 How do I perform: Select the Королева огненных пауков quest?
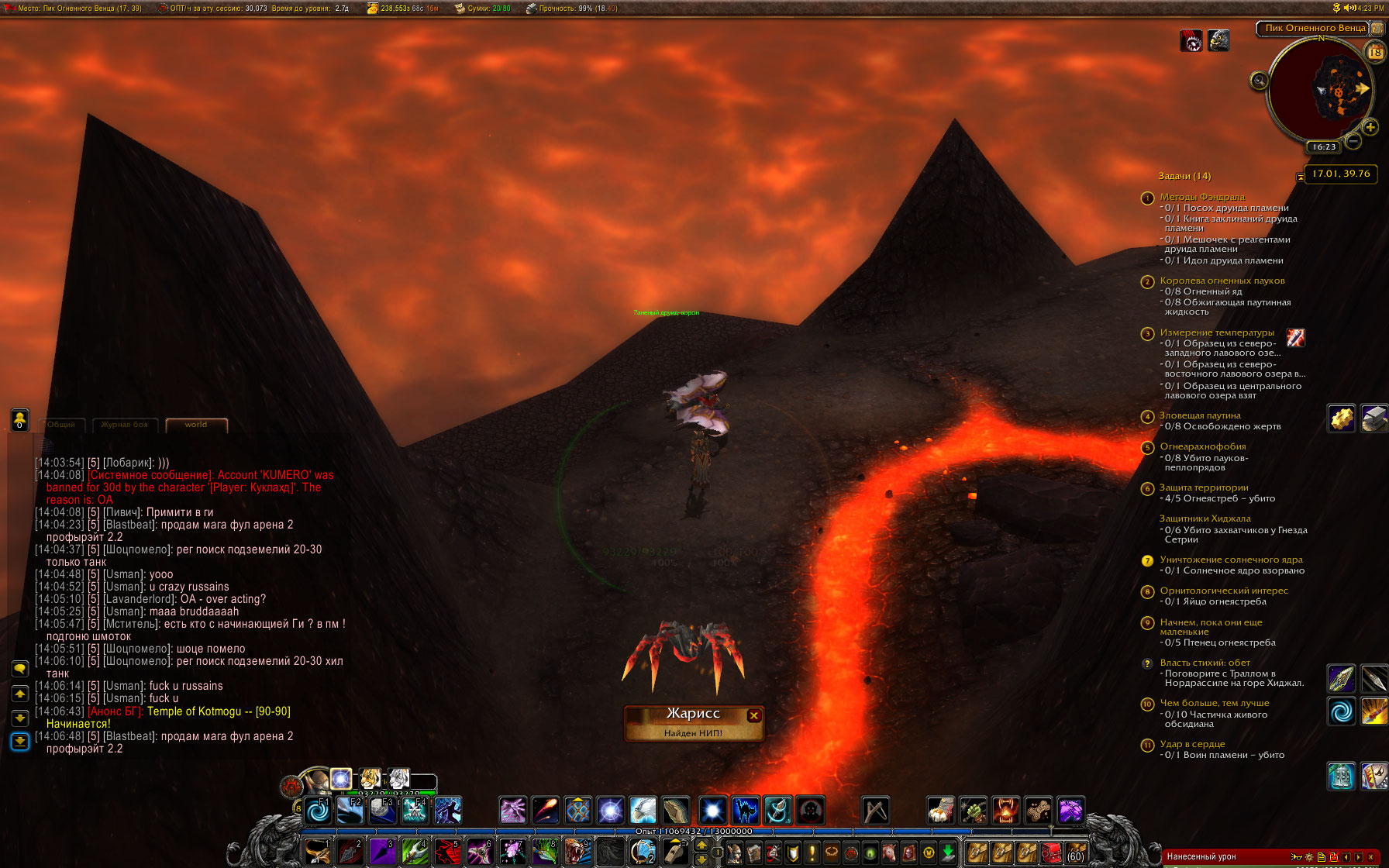click(1222, 281)
